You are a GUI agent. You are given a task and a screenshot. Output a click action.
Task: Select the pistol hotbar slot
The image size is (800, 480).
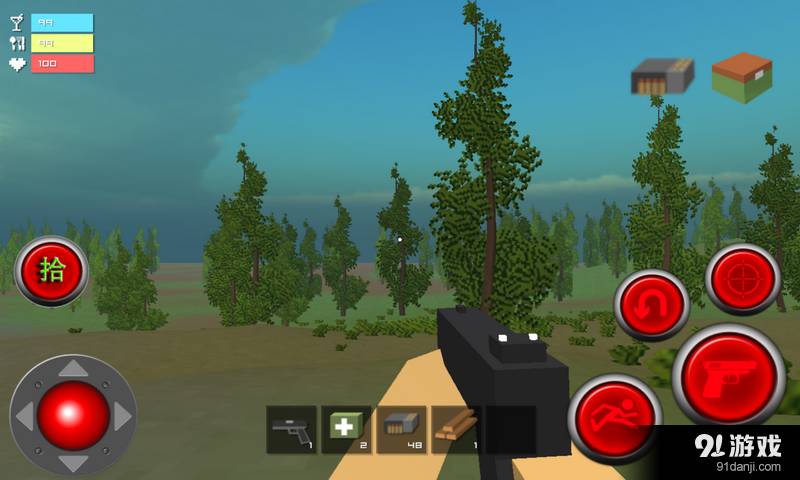(292, 430)
